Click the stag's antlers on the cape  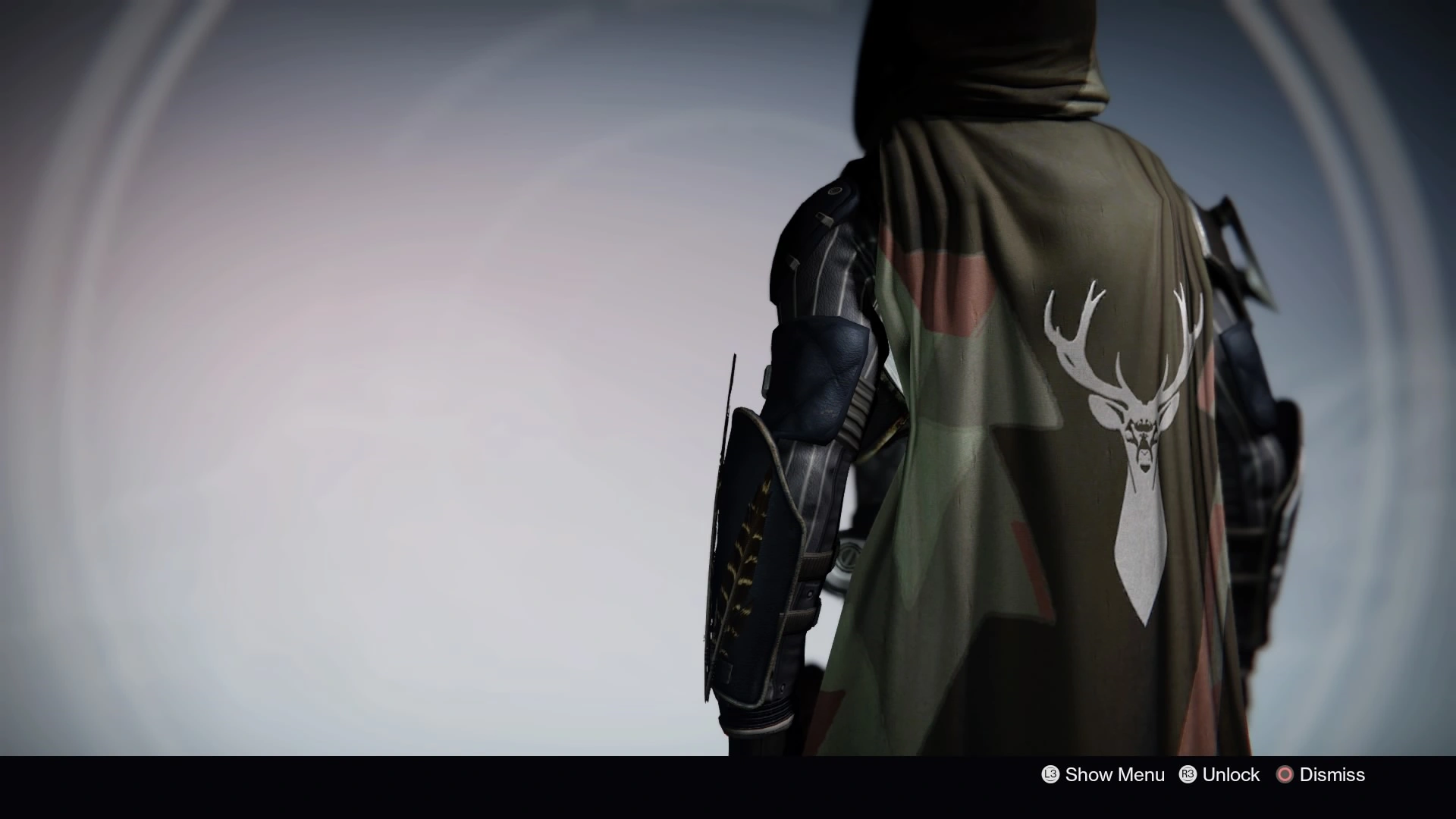click(x=1122, y=326)
